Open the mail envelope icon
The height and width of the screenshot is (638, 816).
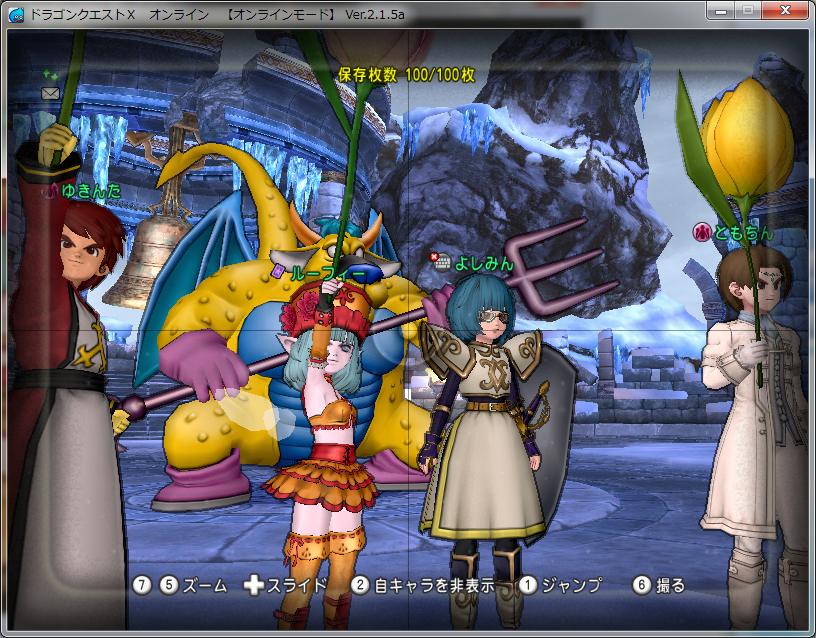click(50, 93)
